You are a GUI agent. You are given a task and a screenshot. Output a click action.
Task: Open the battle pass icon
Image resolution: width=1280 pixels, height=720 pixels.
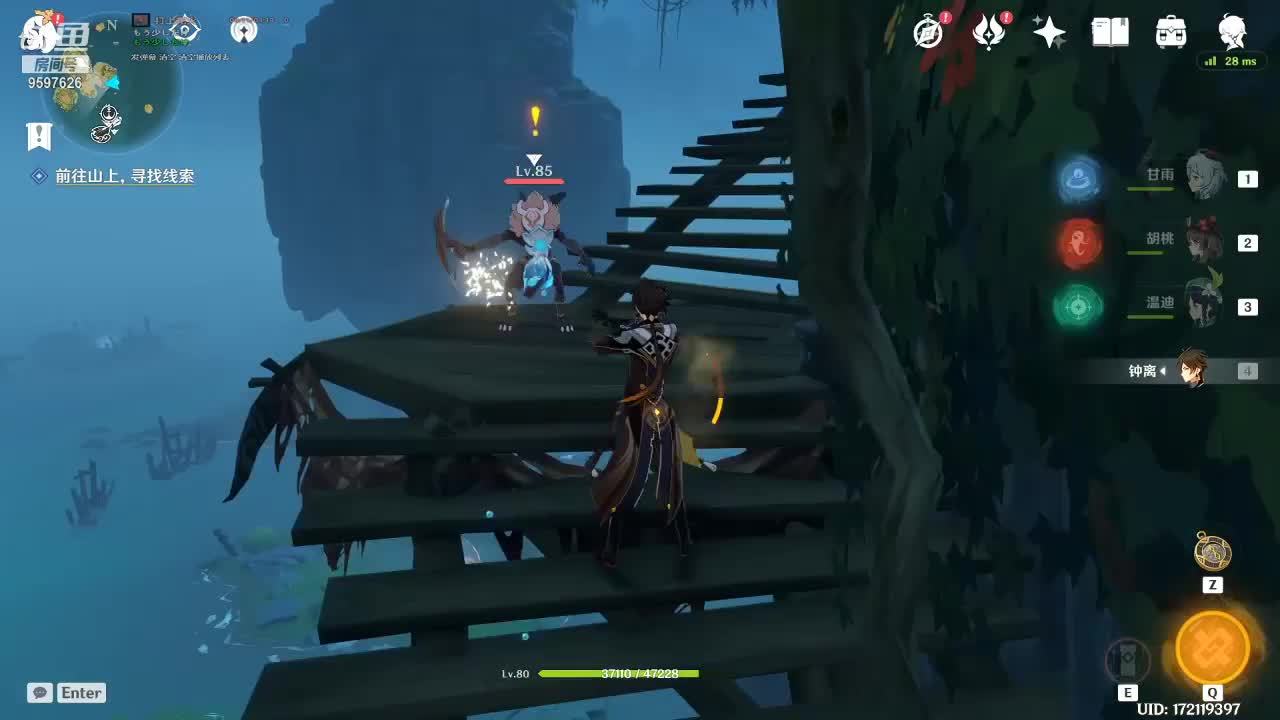tap(989, 33)
